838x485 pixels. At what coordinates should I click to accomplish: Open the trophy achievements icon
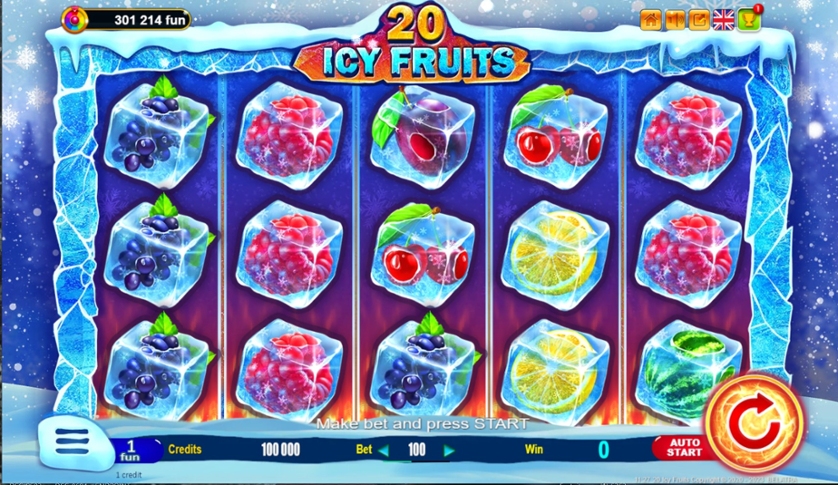749,19
